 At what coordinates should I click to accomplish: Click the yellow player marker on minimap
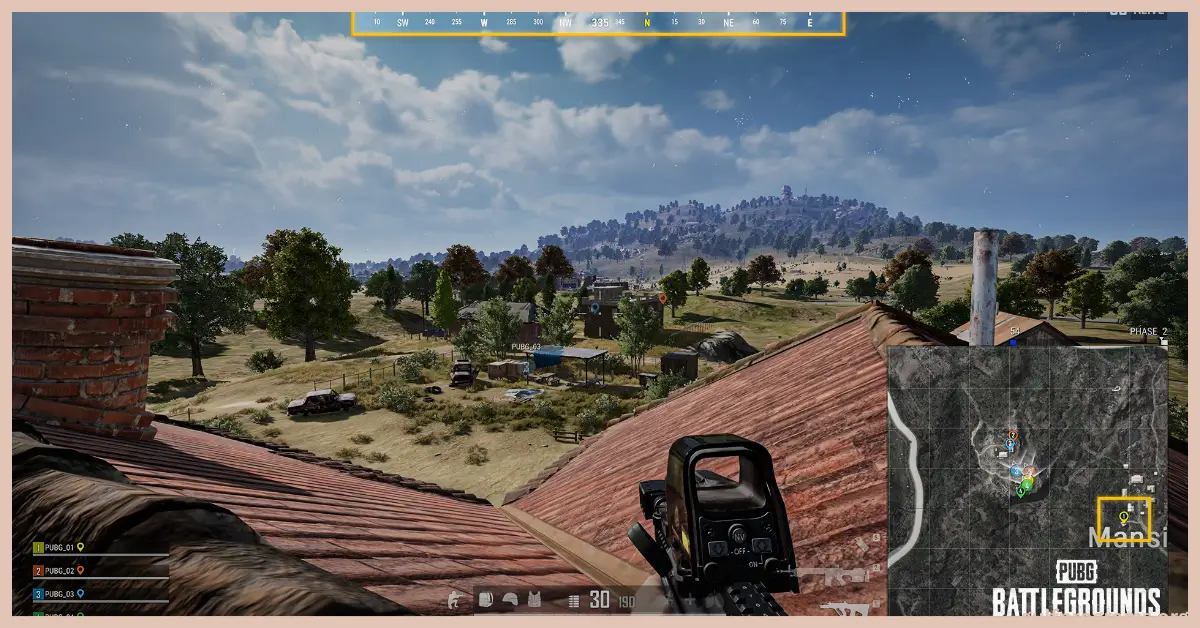1123,518
